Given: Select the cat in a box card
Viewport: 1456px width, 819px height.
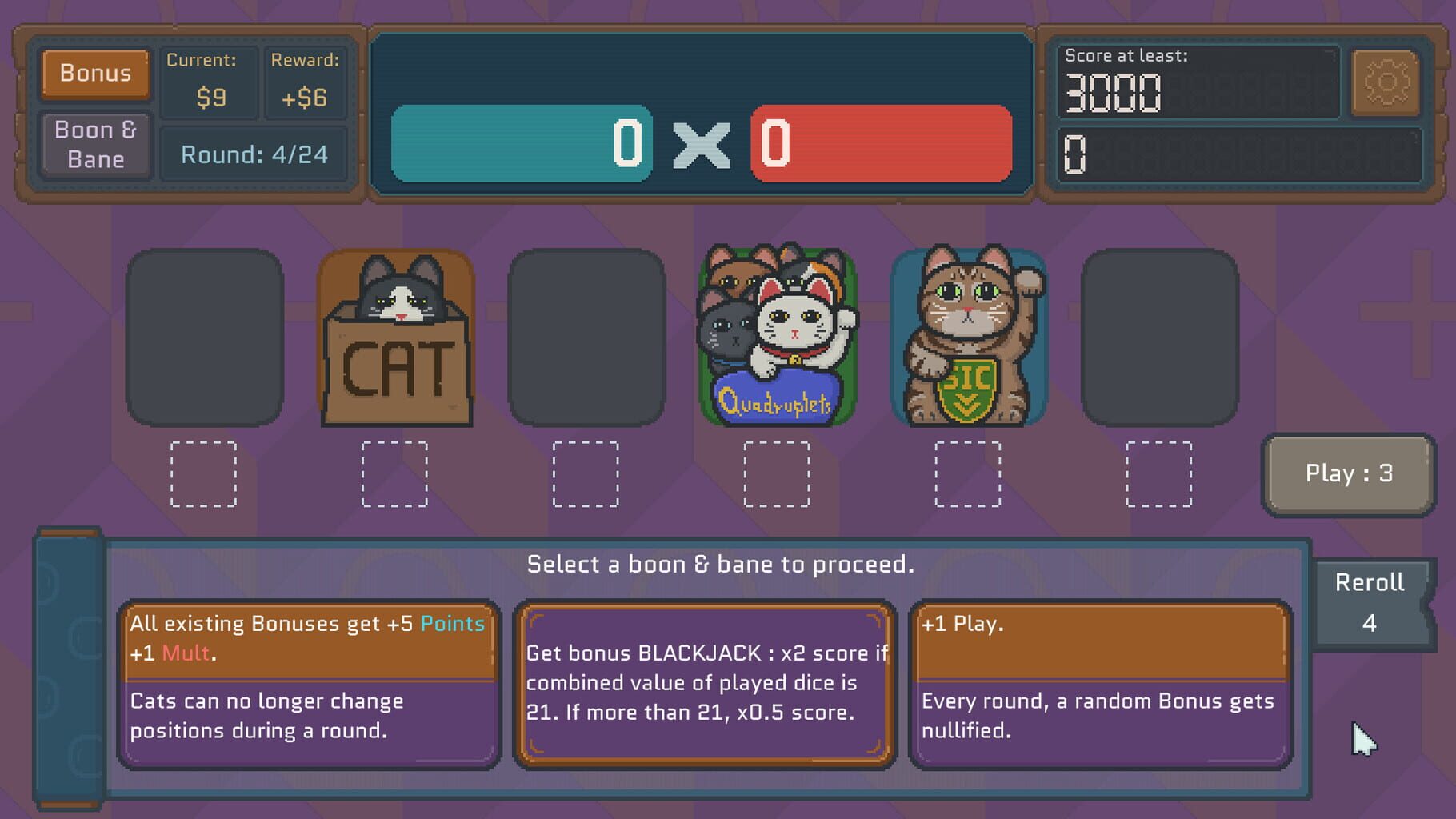Looking at the screenshot, I should (396, 340).
